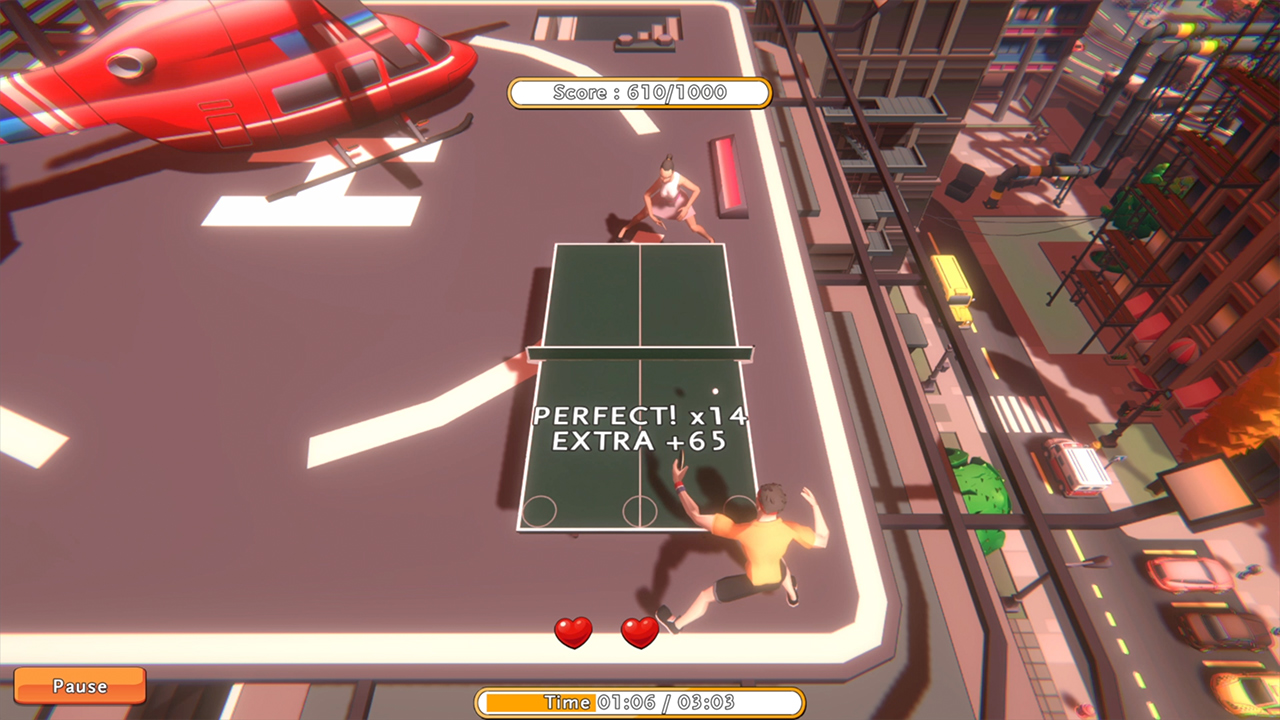
Task: Click the left red heart icon
Action: pos(573,633)
